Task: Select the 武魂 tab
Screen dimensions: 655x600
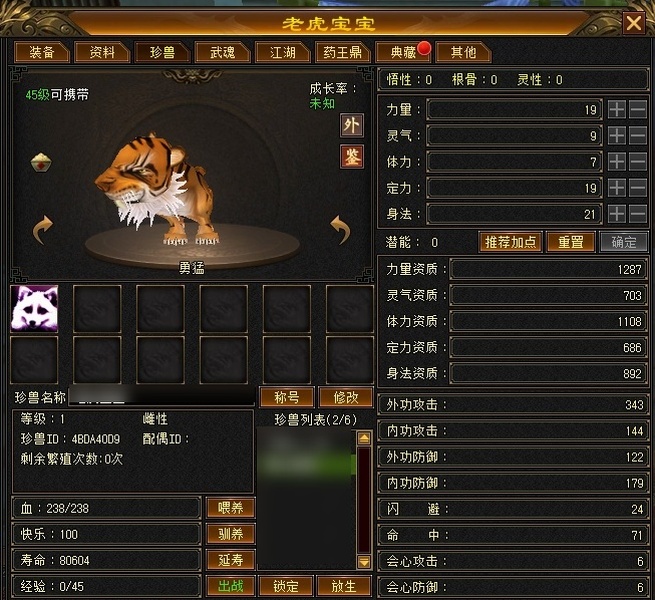Action: (215, 52)
